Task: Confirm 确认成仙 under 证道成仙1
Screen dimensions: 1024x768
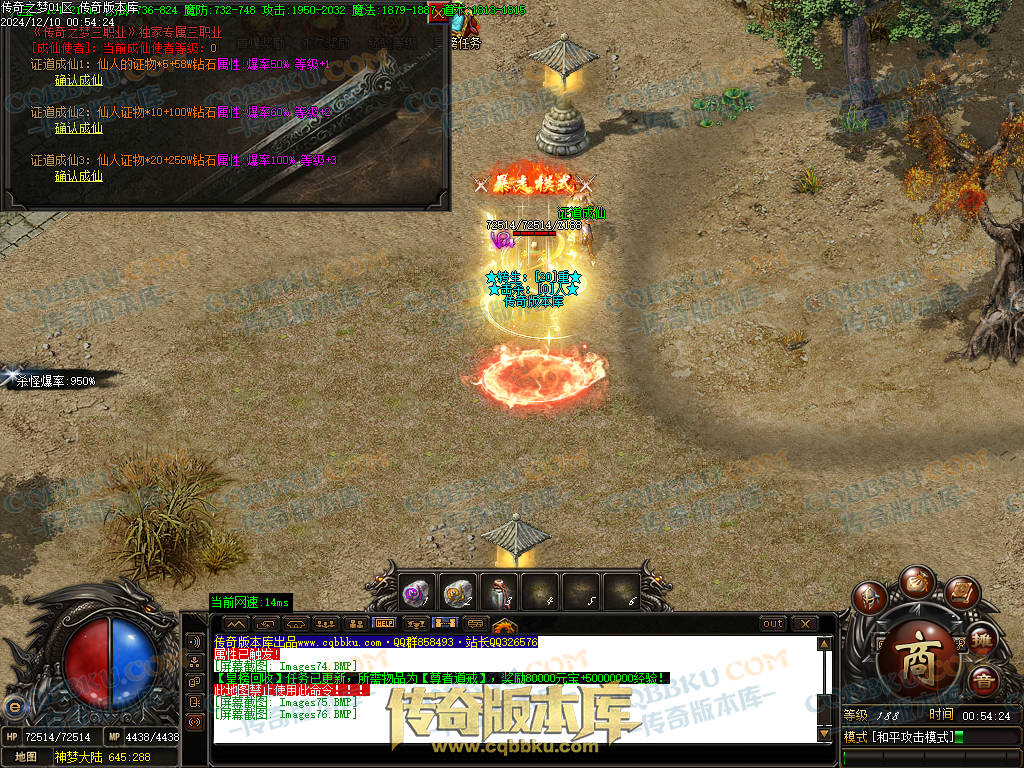Action: pyautogui.click(x=79, y=81)
